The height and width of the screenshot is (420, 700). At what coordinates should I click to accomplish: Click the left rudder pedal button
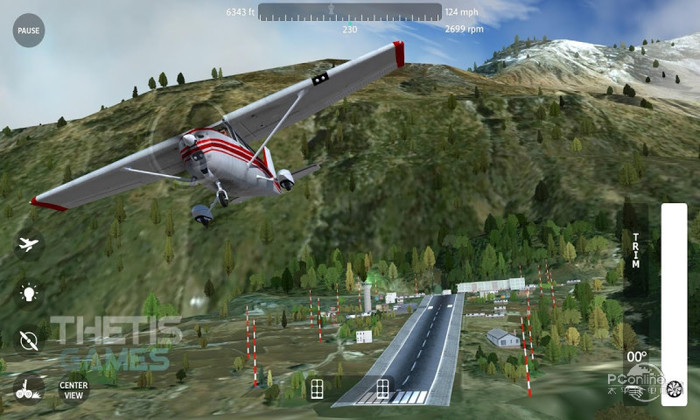pyautogui.click(x=317, y=389)
